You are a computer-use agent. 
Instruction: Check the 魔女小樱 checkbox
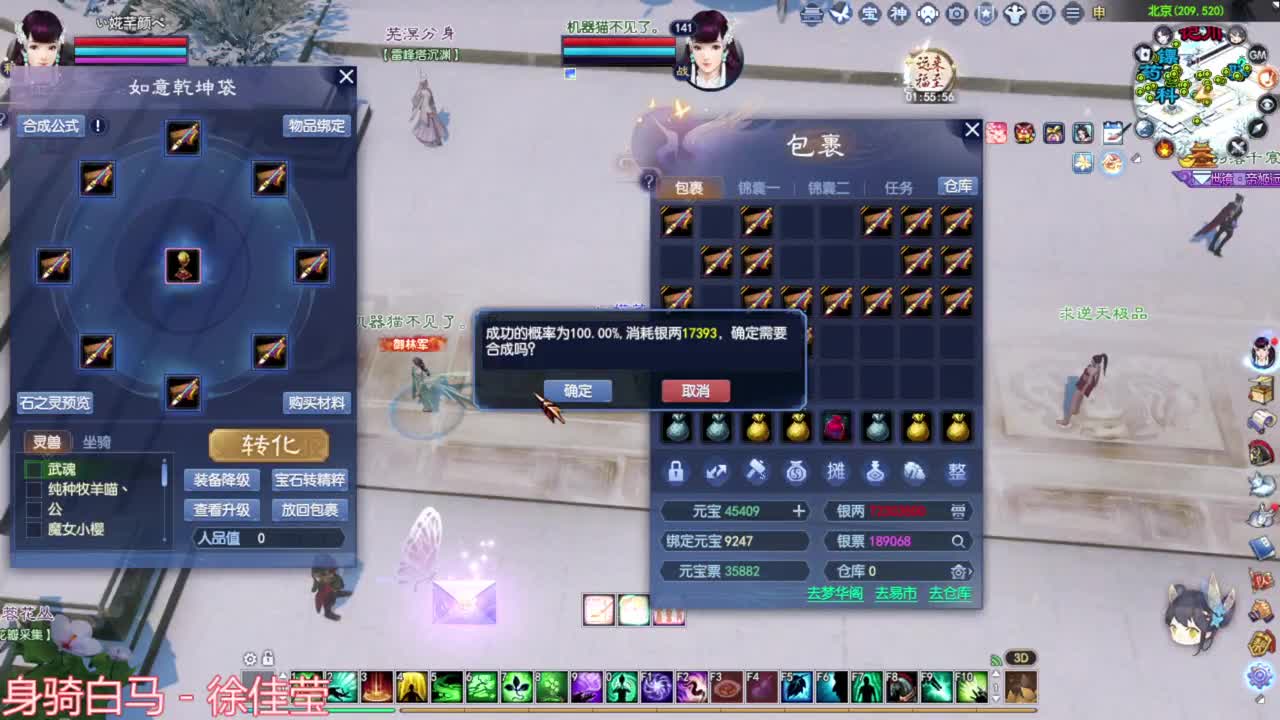37,528
